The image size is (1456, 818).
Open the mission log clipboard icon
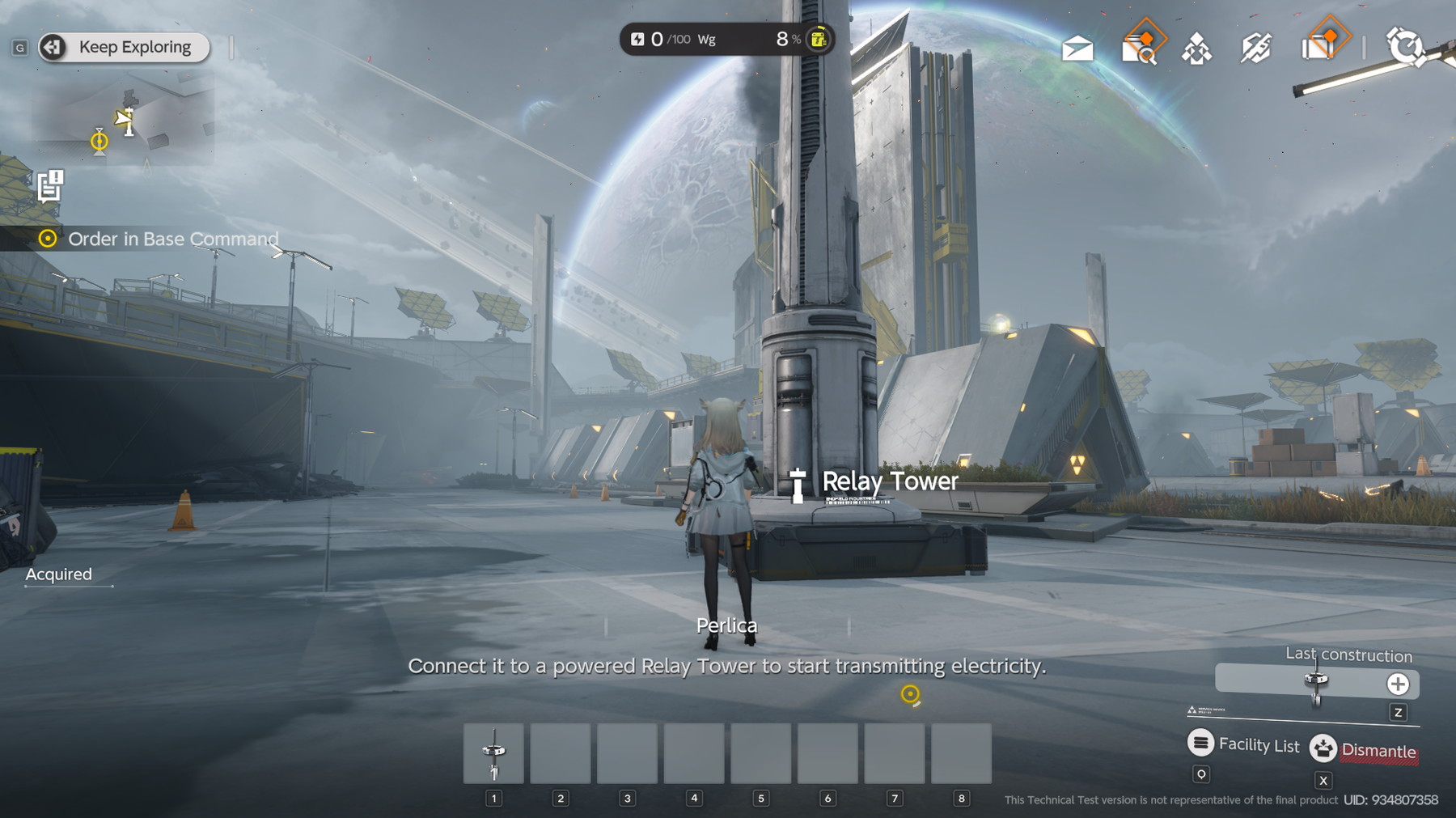pyautogui.click(x=50, y=185)
